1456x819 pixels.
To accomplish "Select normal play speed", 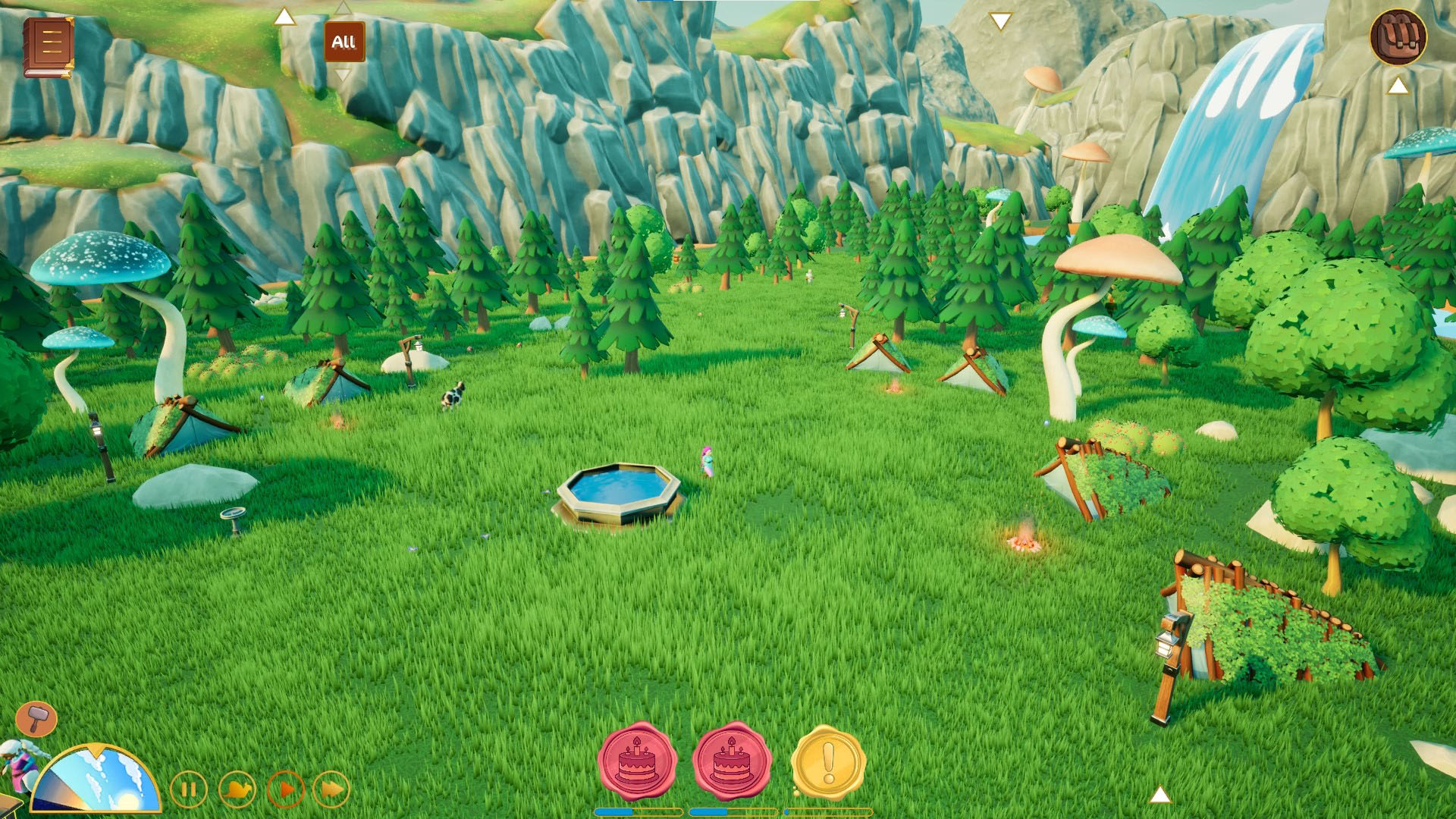I will 285,790.
